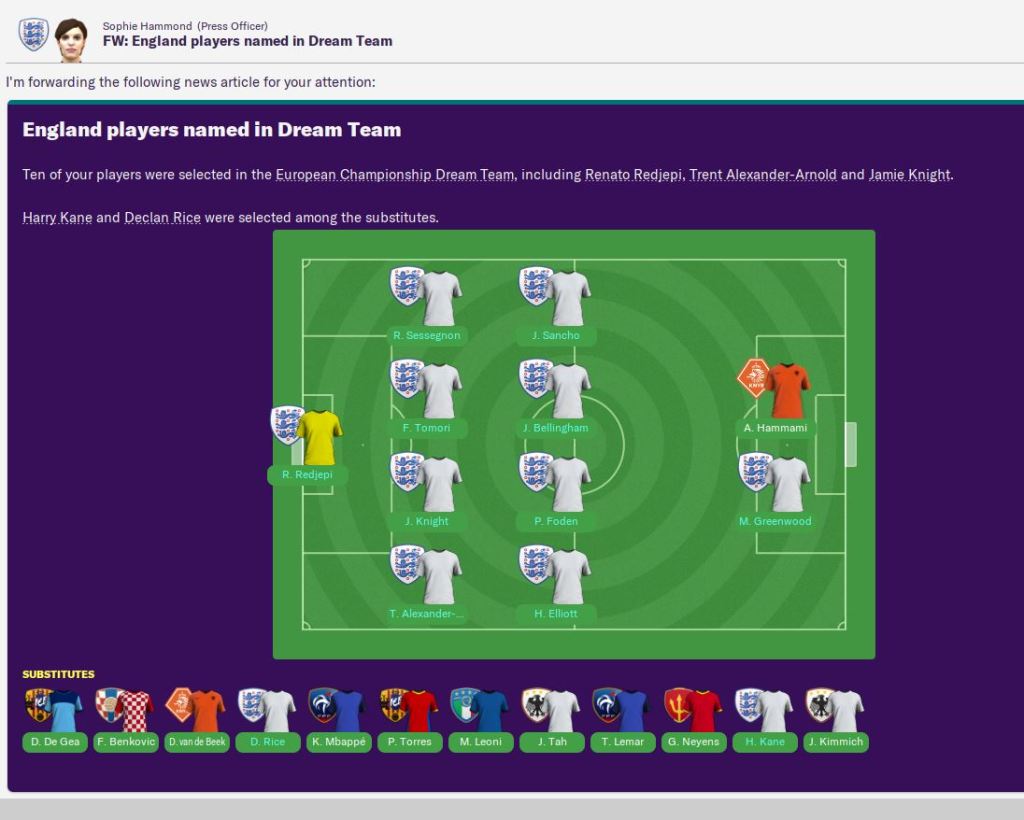Select J. Bellingham on the pitch

(556, 428)
